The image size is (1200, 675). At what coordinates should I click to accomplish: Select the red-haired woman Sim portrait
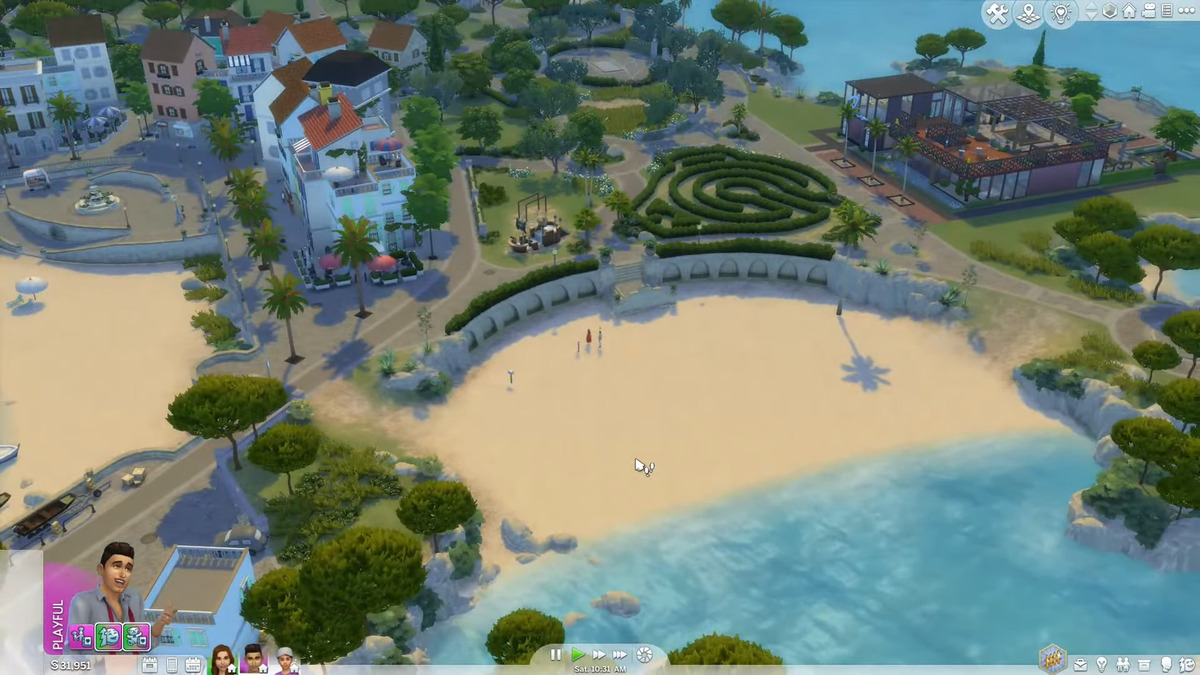click(x=222, y=659)
